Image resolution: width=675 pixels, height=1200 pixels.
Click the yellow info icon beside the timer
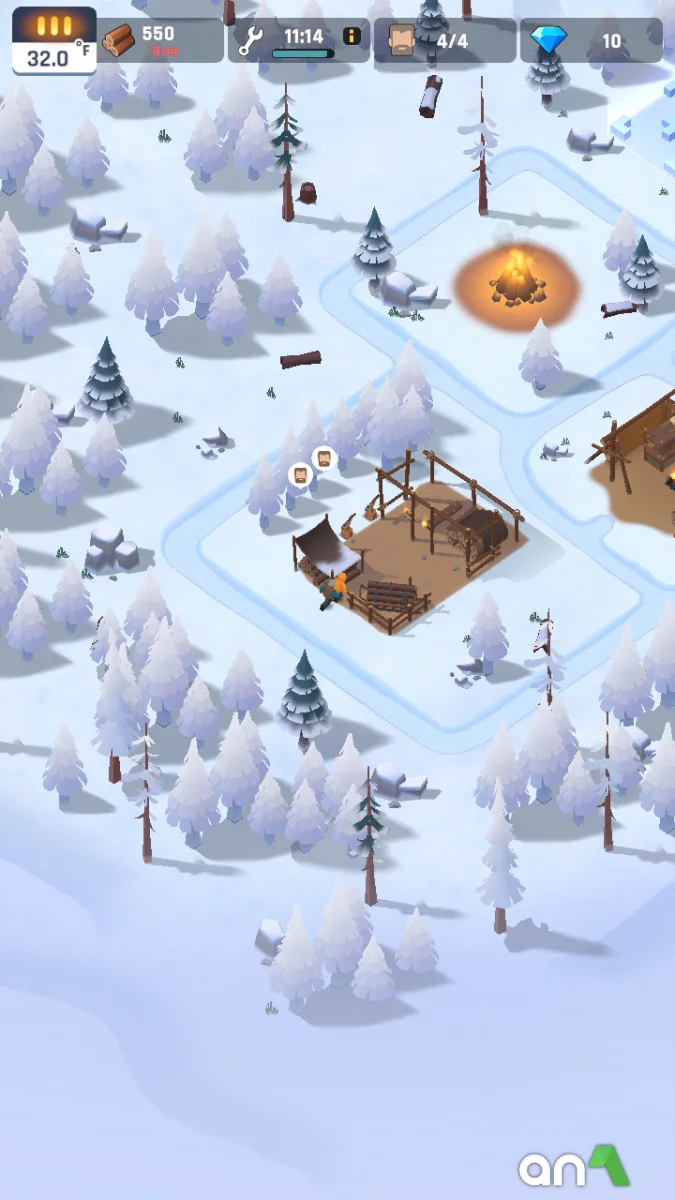(352, 36)
